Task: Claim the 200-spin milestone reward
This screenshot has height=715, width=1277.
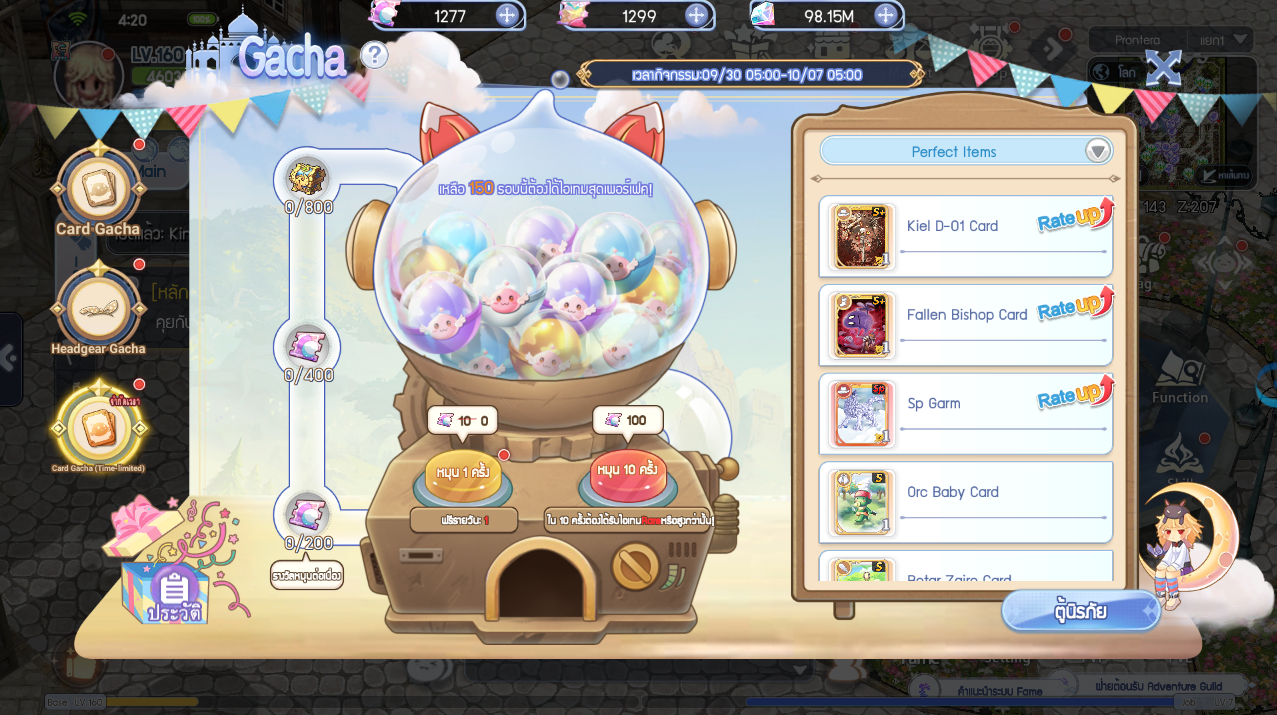Action: point(307,515)
